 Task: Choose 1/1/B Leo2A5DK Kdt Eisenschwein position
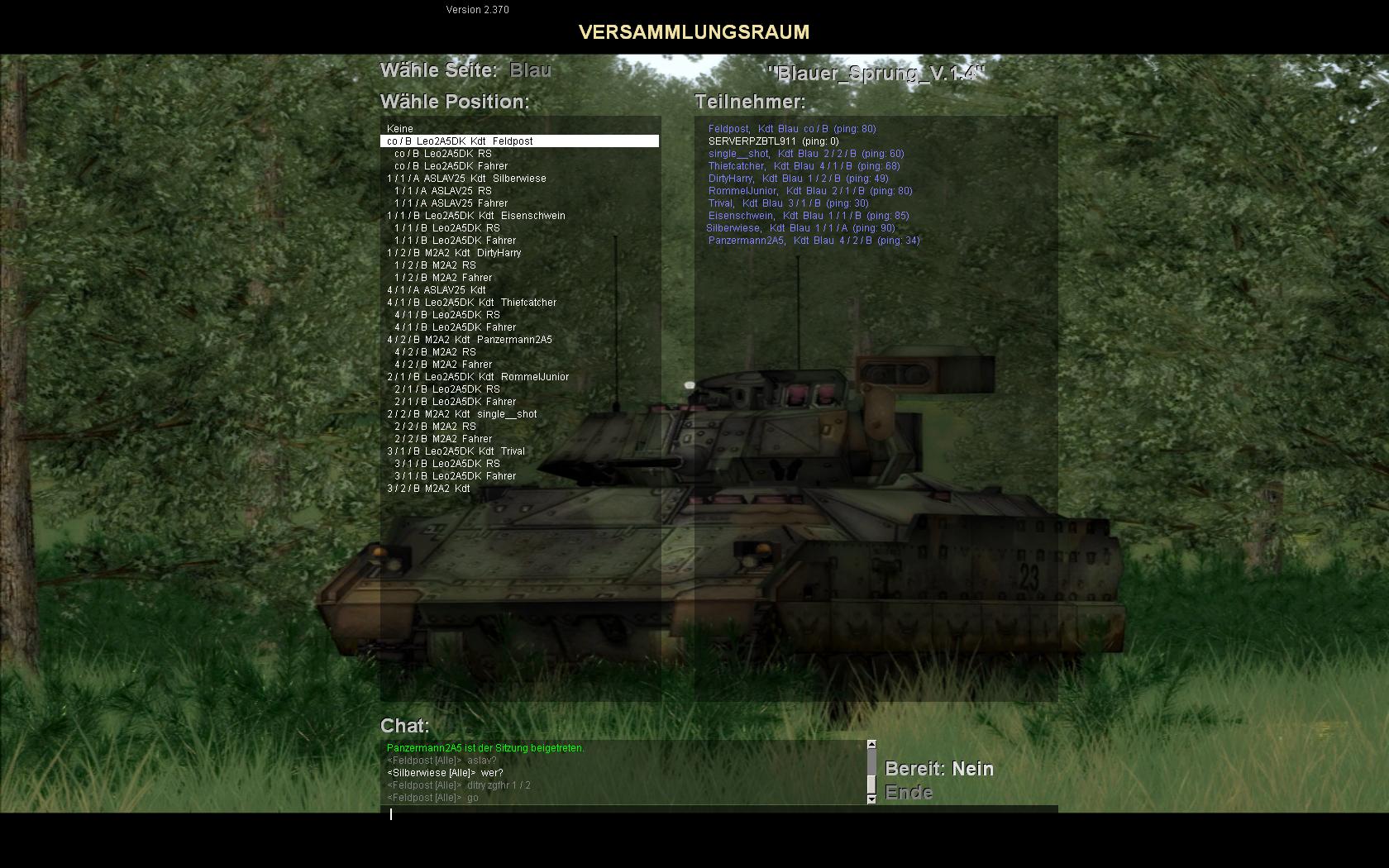tap(476, 216)
